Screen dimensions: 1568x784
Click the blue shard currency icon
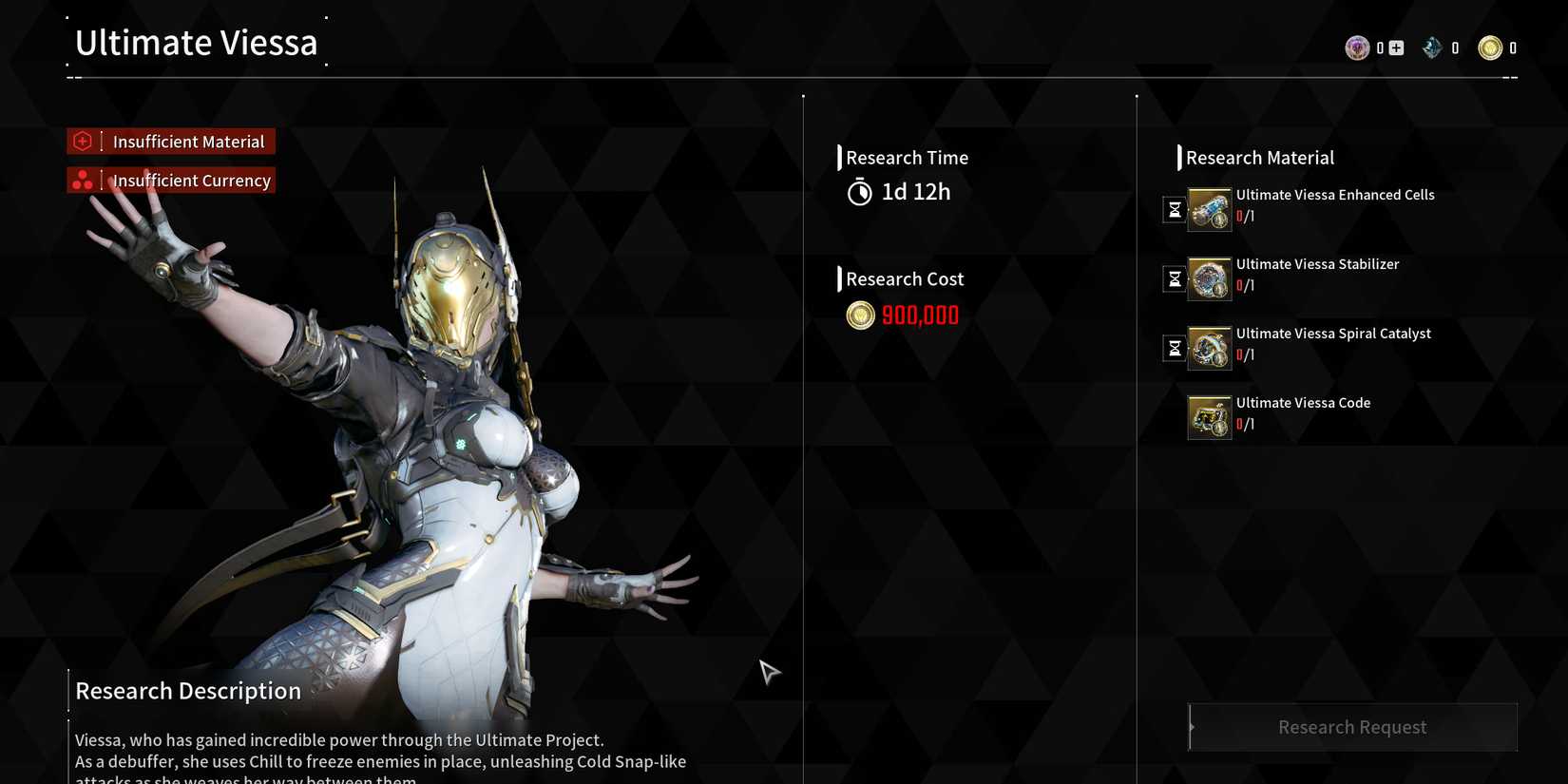pyautogui.click(x=1431, y=48)
